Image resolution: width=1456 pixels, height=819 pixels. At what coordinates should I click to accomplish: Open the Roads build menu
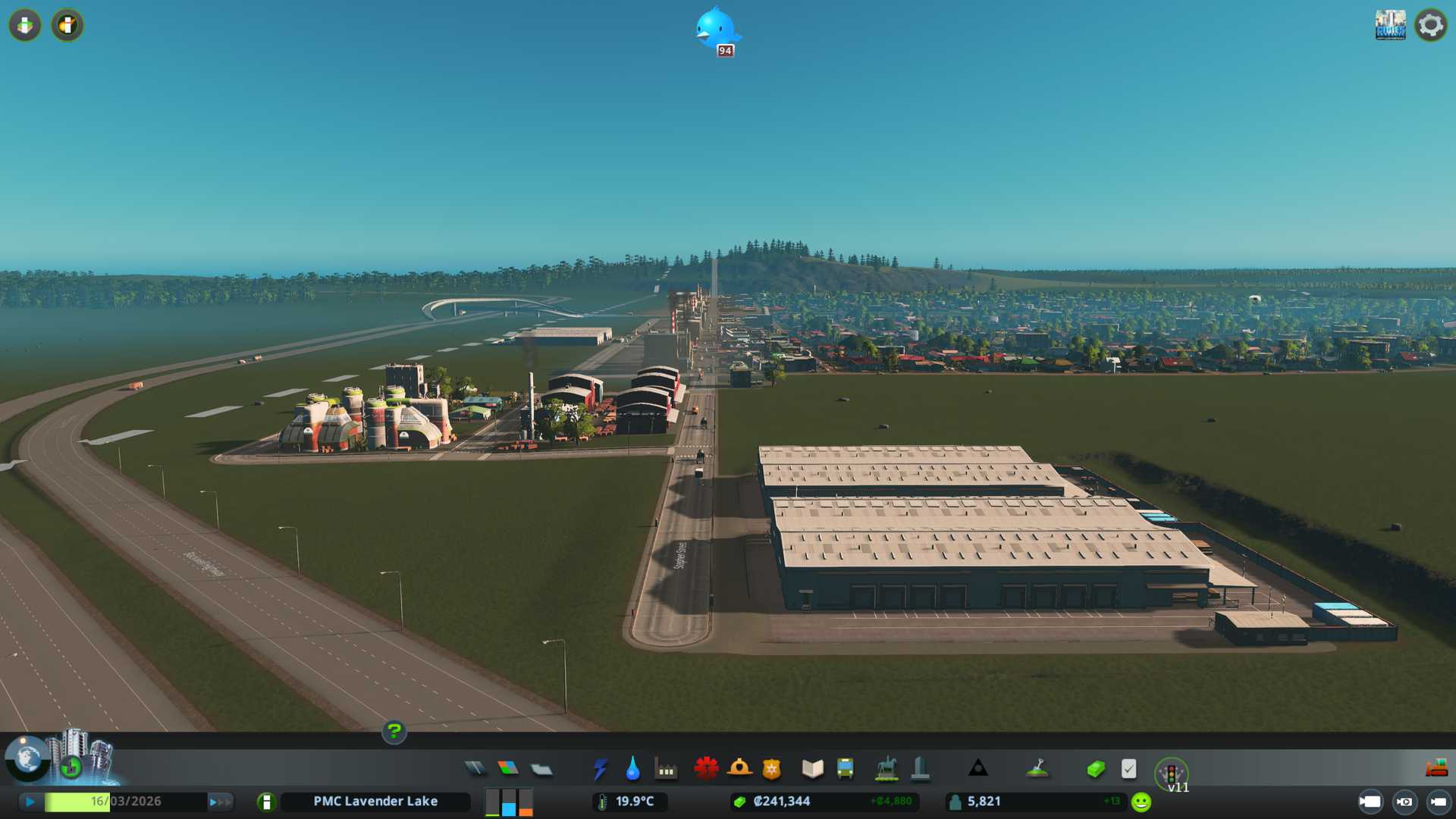475,769
